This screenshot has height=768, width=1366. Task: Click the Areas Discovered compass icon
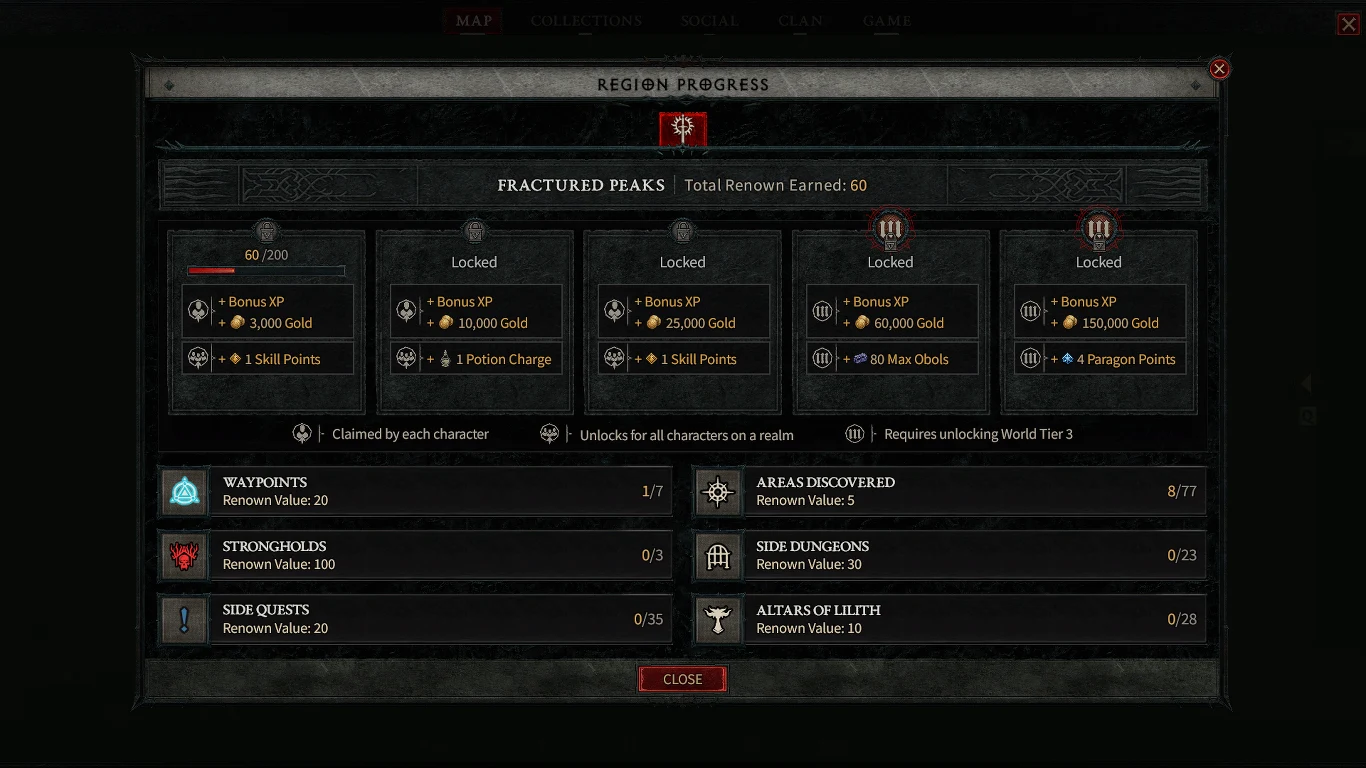pos(718,491)
